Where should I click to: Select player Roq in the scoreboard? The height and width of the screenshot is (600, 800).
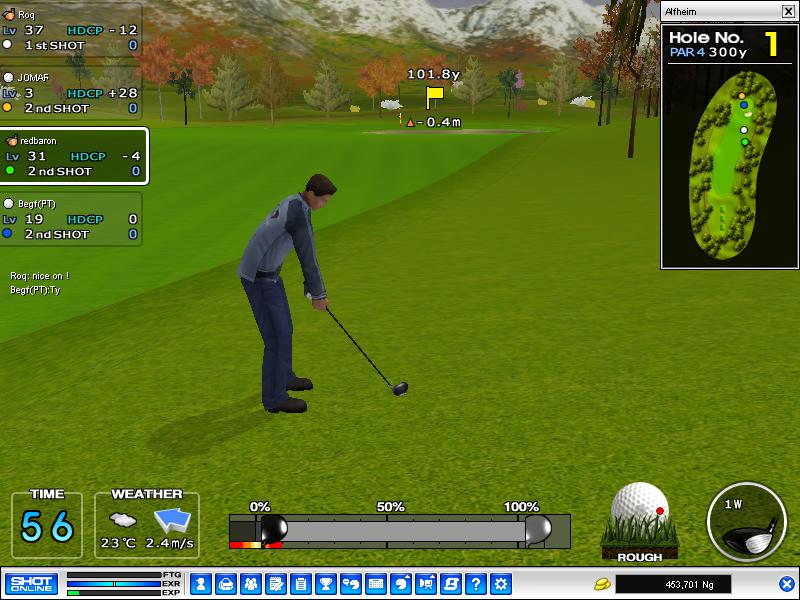coord(70,30)
